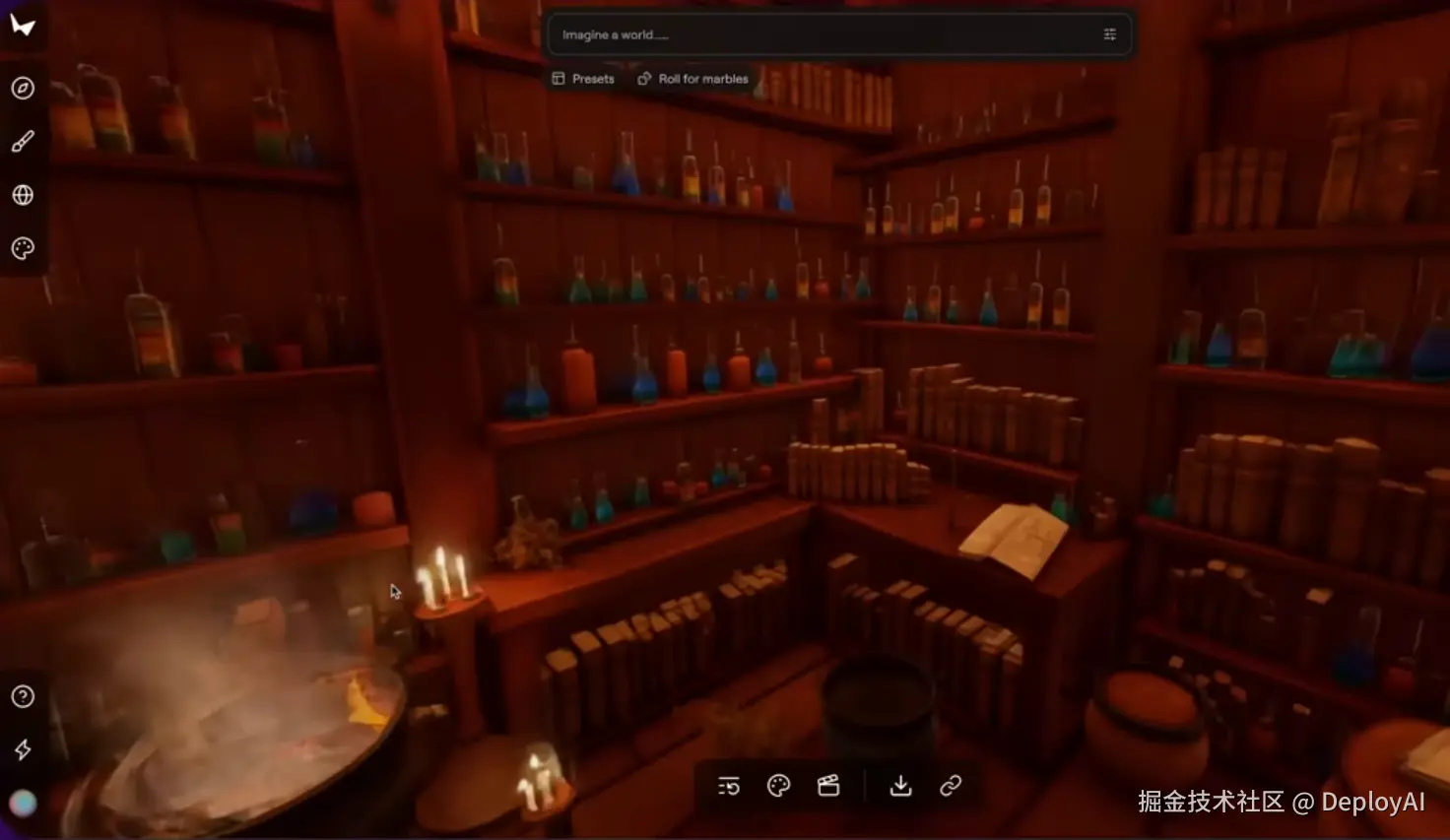Image resolution: width=1450 pixels, height=840 pixels.
Task: Select the paintbrush tool in the sidebar
Action: pyautogui.click(x=23, y=142)
